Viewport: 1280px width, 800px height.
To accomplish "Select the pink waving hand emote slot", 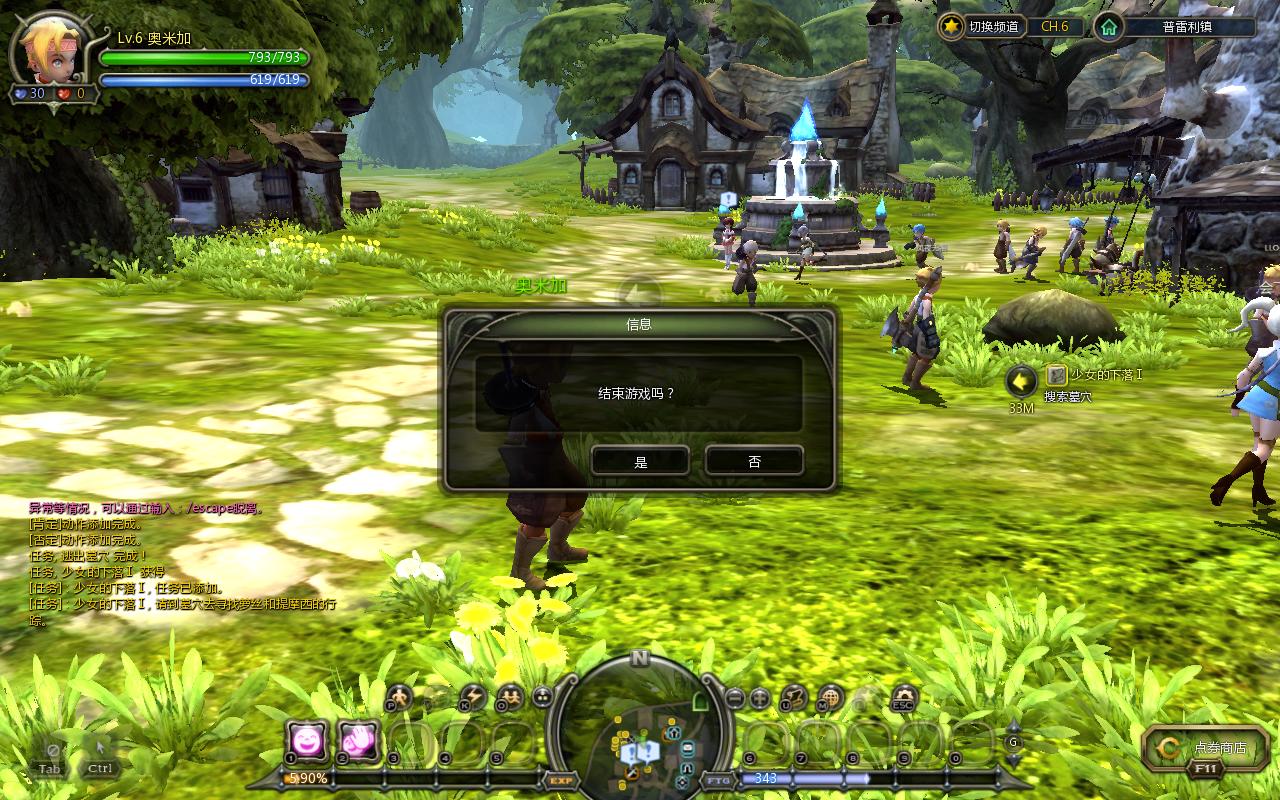I will [x=358, y=741].
